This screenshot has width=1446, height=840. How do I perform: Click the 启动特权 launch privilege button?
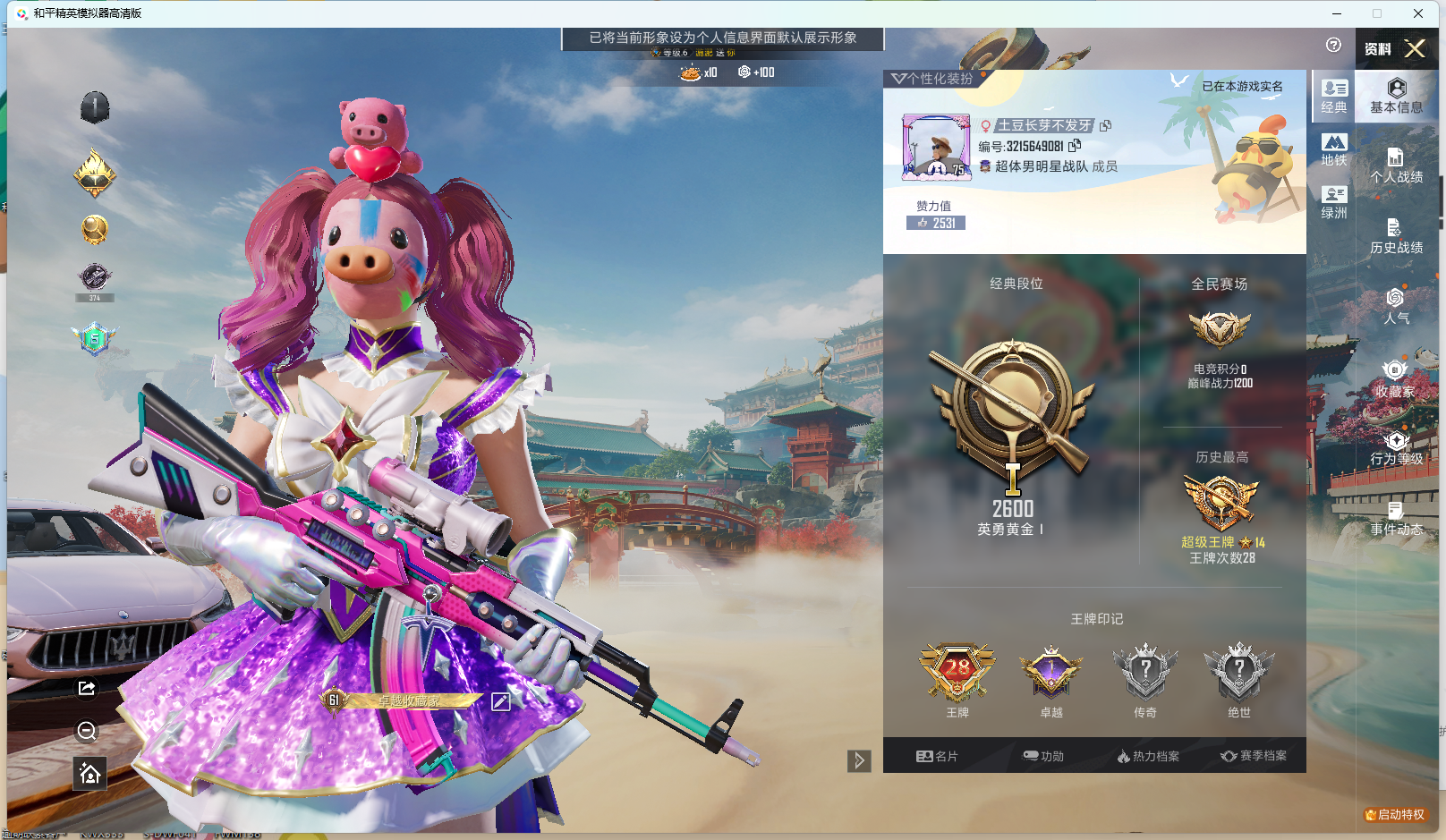coord(1395,815)
